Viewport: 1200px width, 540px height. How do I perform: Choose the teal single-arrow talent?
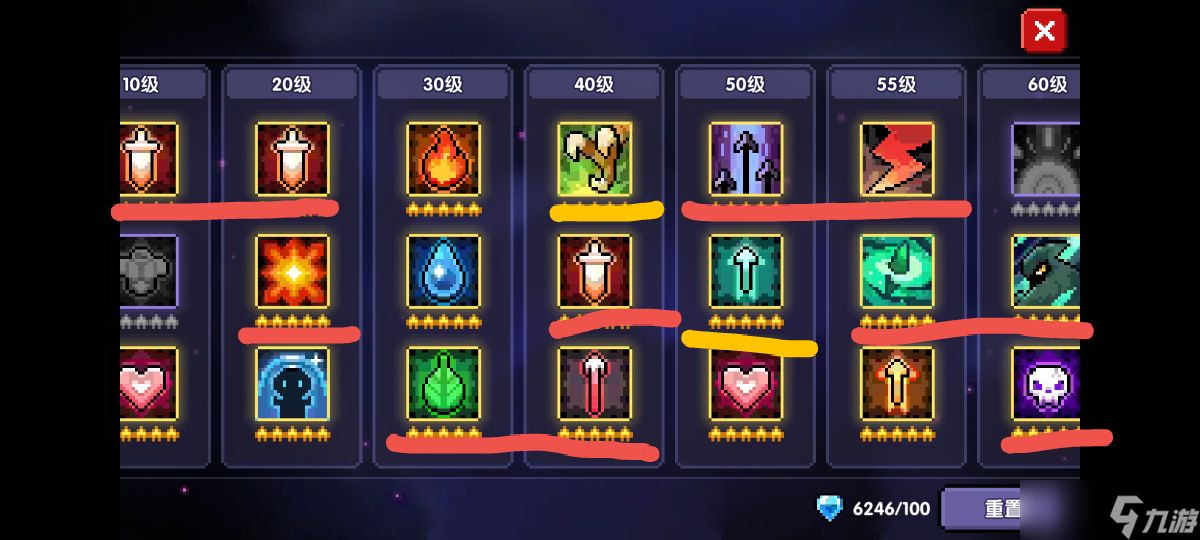(745, 271)
